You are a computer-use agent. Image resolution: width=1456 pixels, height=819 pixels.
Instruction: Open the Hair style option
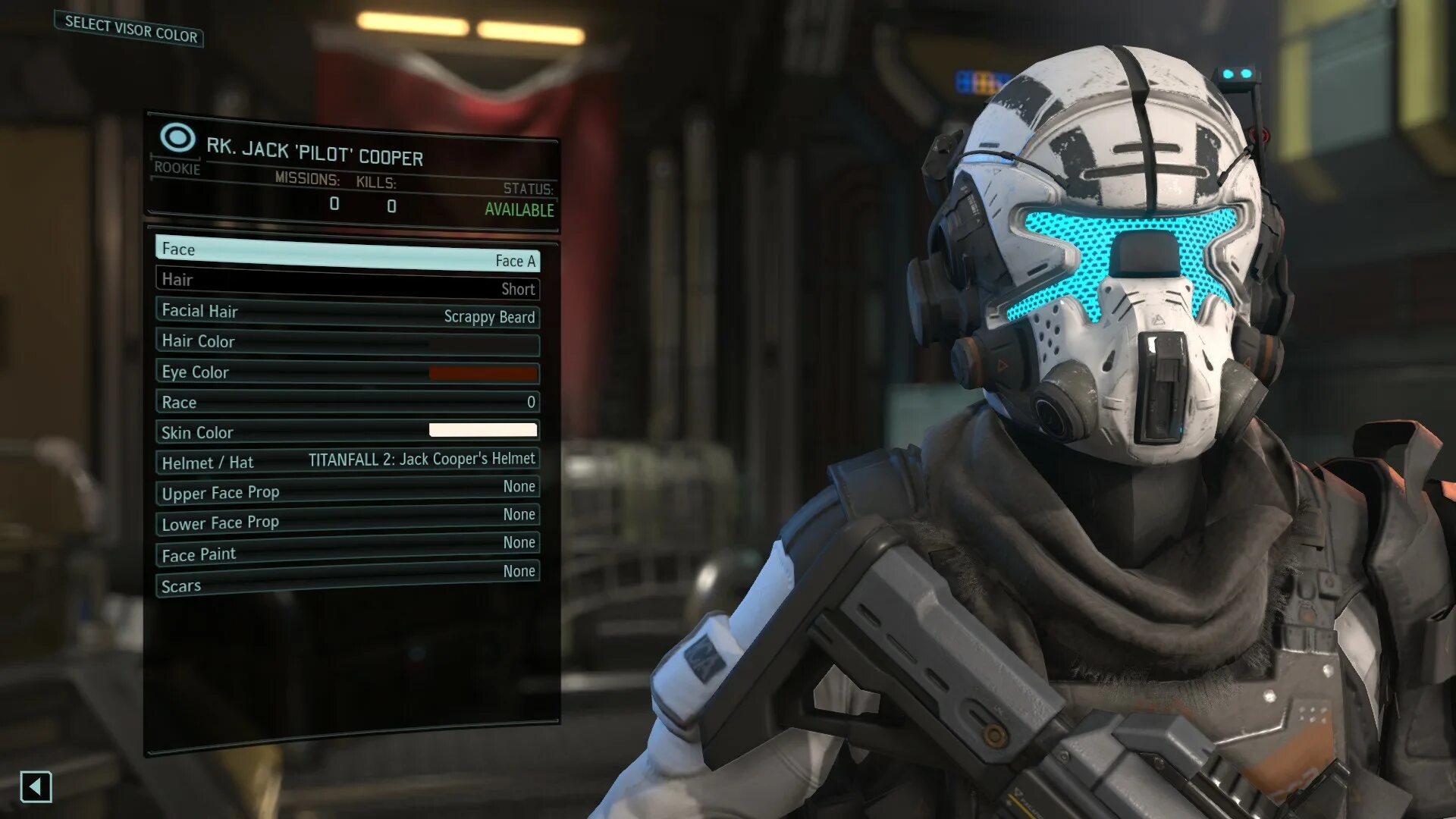click(347, 283)
